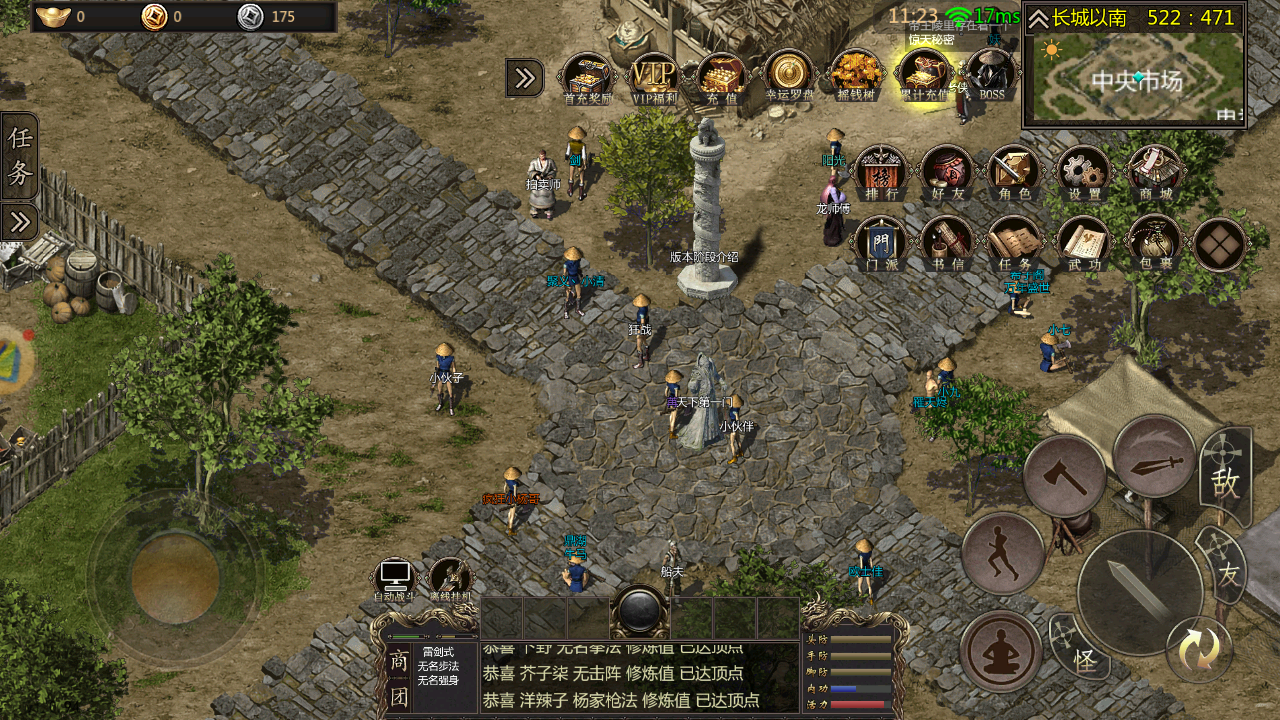Open the 幸运罗盘 lucky compass
Screen dimensions: 1280x720
789,74
